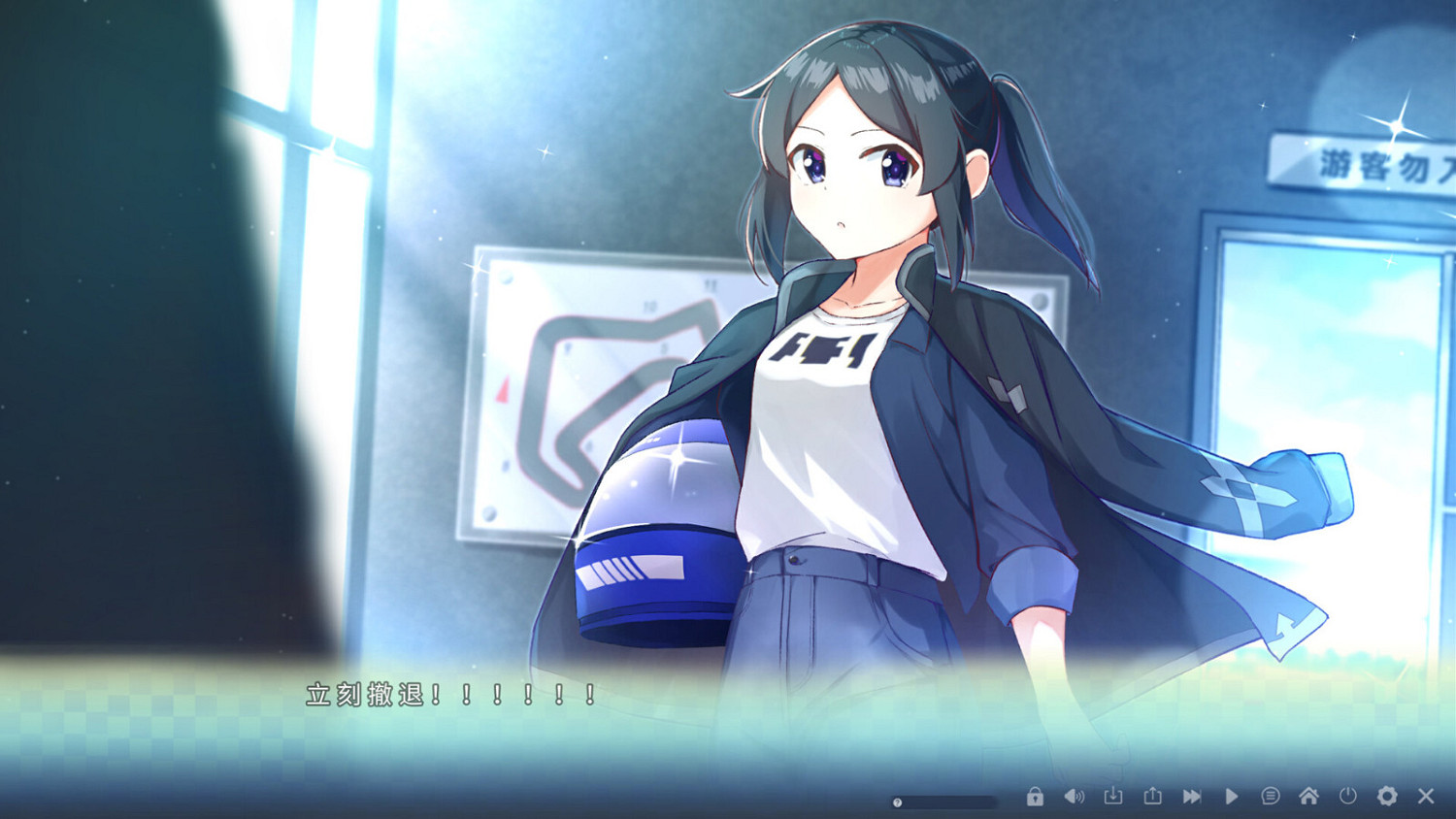The image size is (1456, 819).
Task: Quit the game with the power icon
Action: (1347, 795)
